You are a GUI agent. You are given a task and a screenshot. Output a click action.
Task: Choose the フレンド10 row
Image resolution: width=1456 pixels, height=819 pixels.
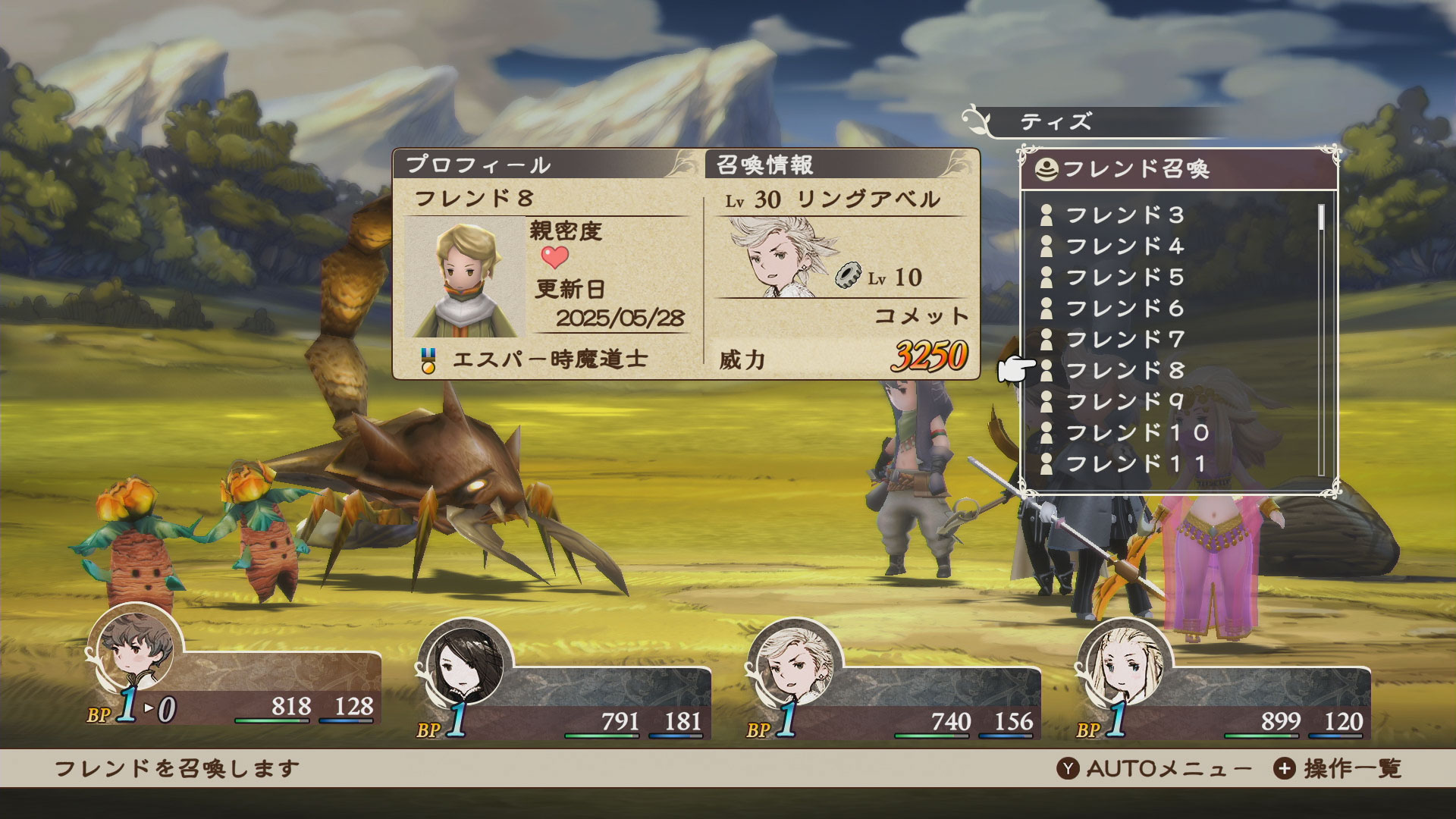(1136, 433)
